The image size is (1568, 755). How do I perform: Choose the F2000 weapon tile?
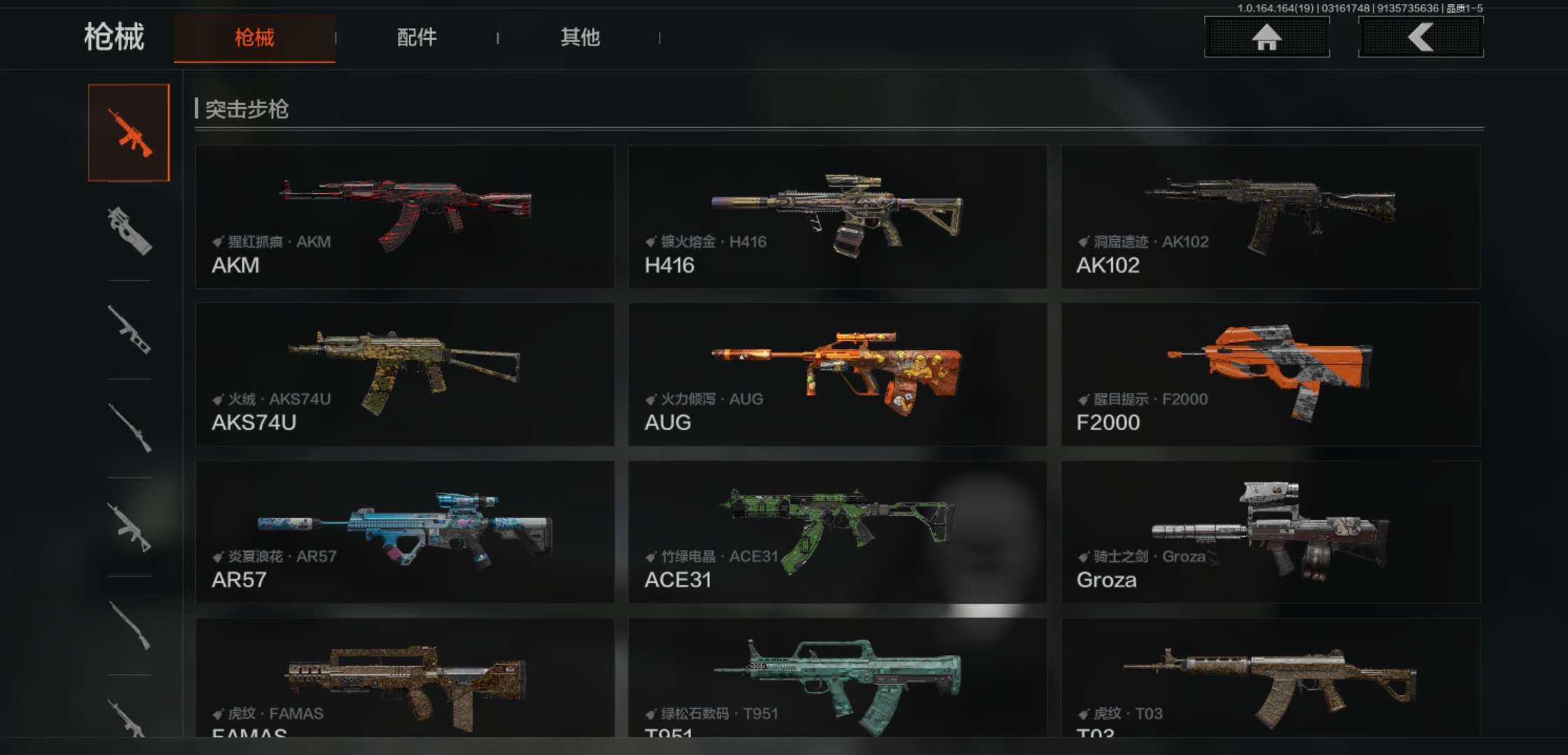pyautogui.click(x=1270, y=374)
